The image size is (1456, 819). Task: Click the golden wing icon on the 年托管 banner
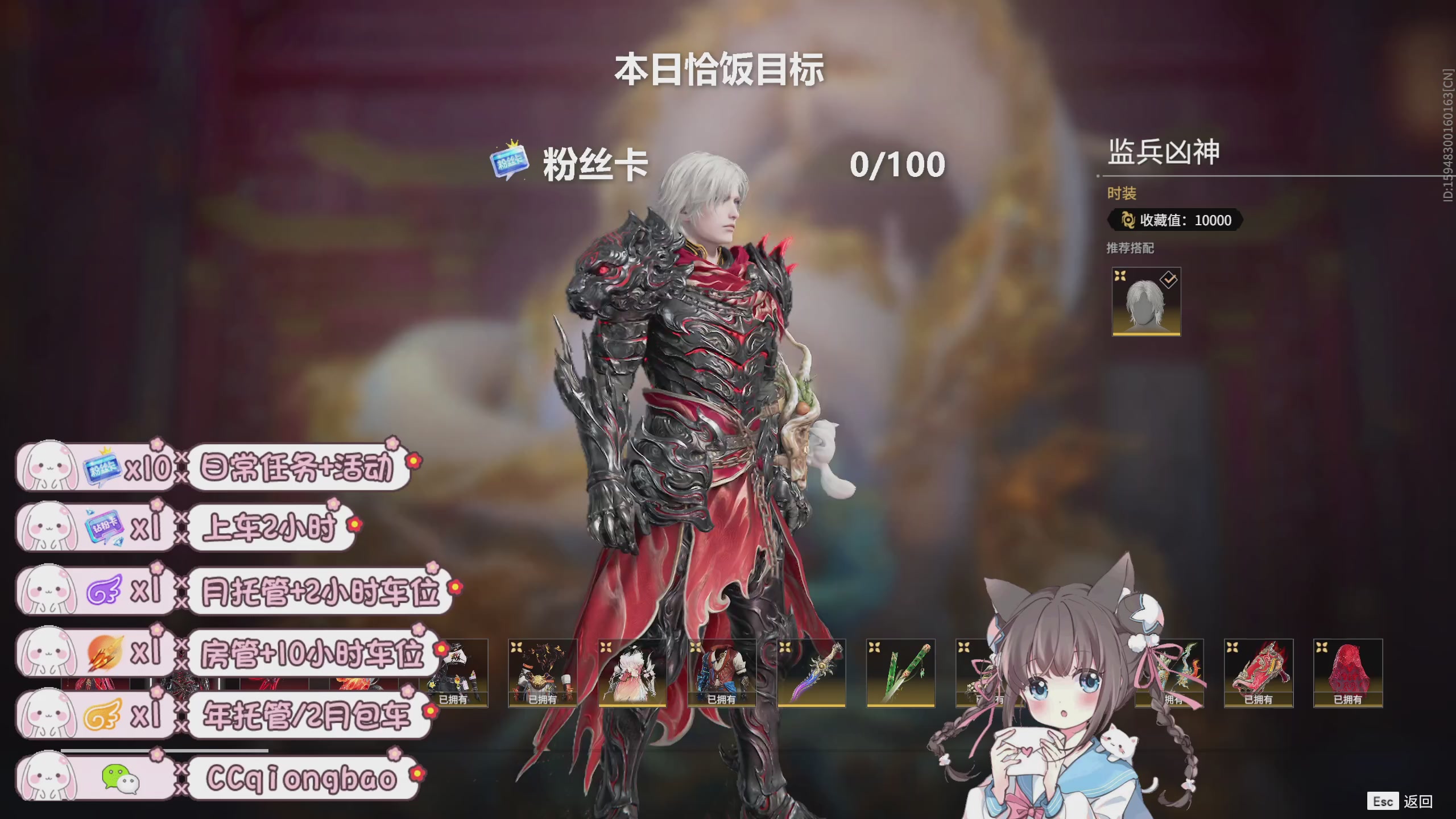click(102, 714)
